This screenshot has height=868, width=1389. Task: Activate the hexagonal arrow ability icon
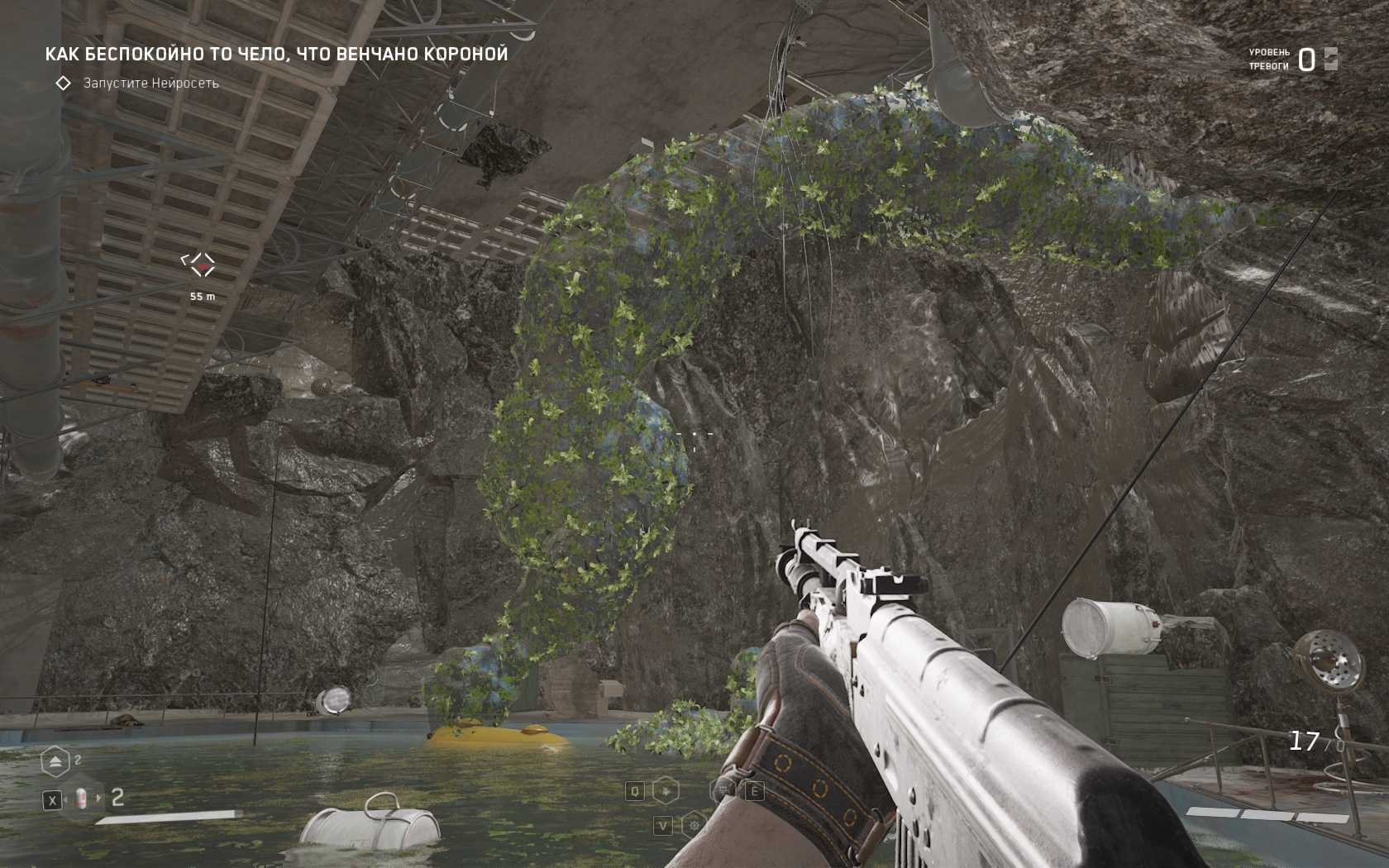[666, 791]
